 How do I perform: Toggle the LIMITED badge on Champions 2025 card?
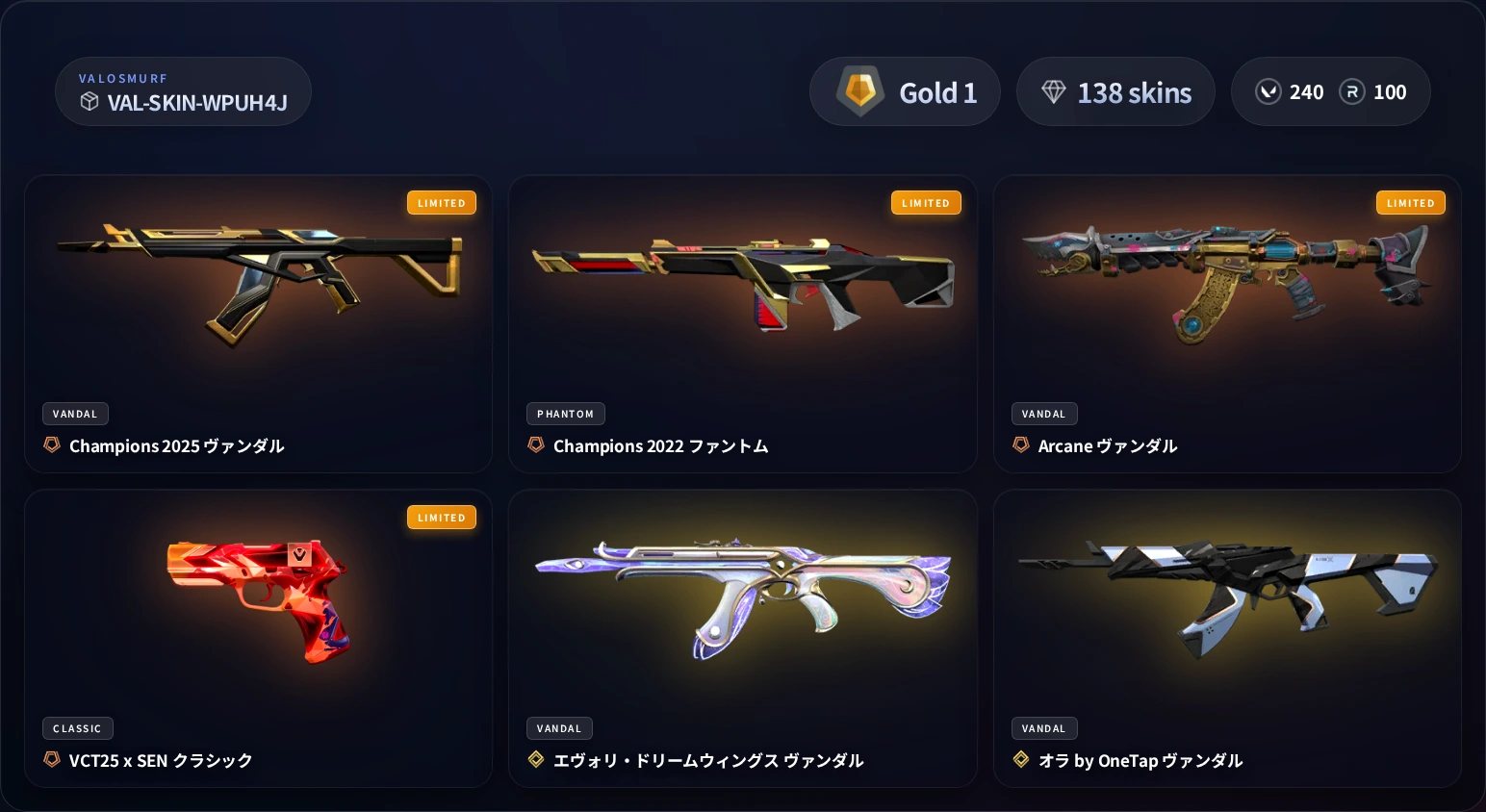(x=442, y=203)
